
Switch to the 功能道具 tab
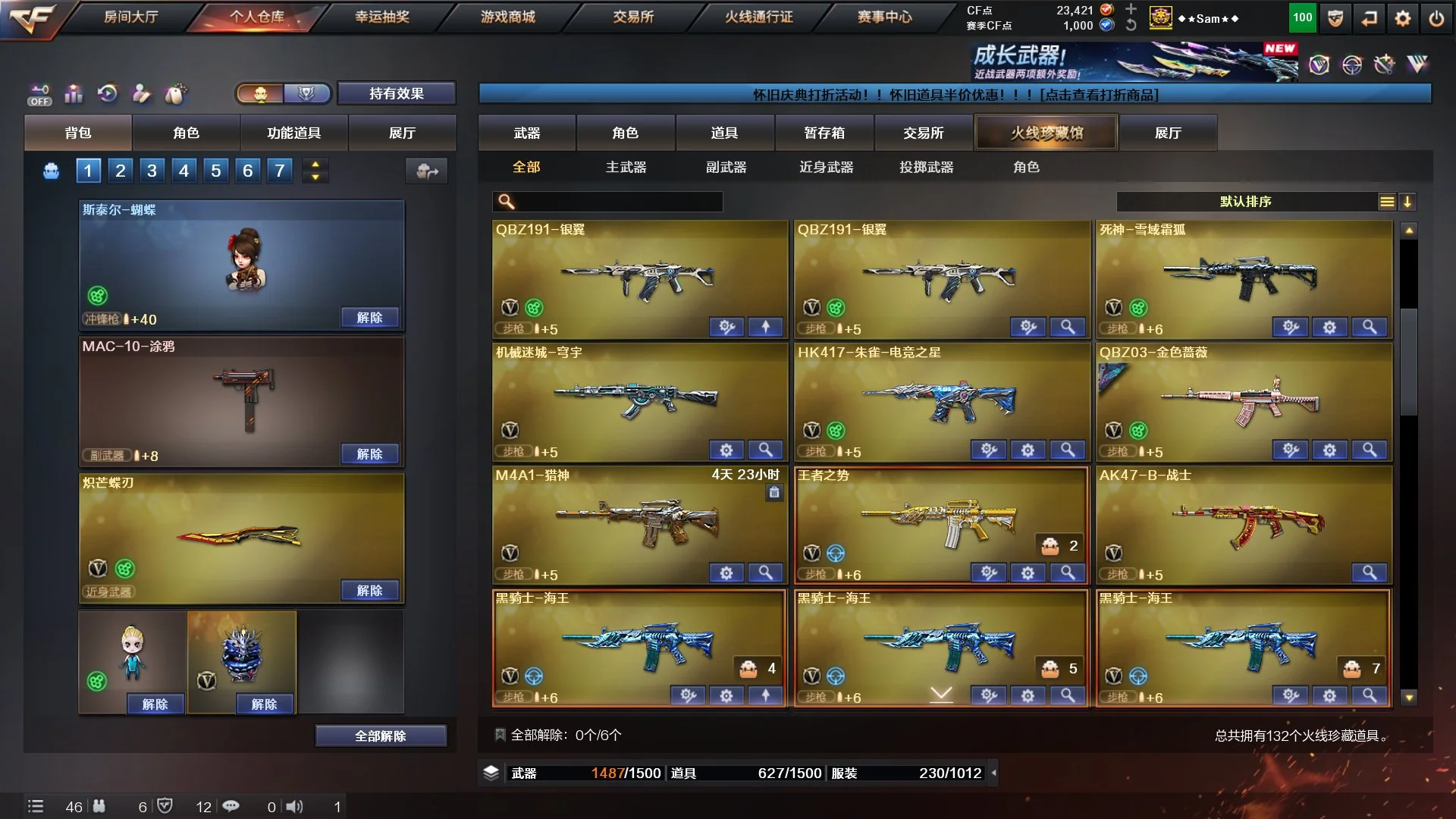(x=293, y=133)
